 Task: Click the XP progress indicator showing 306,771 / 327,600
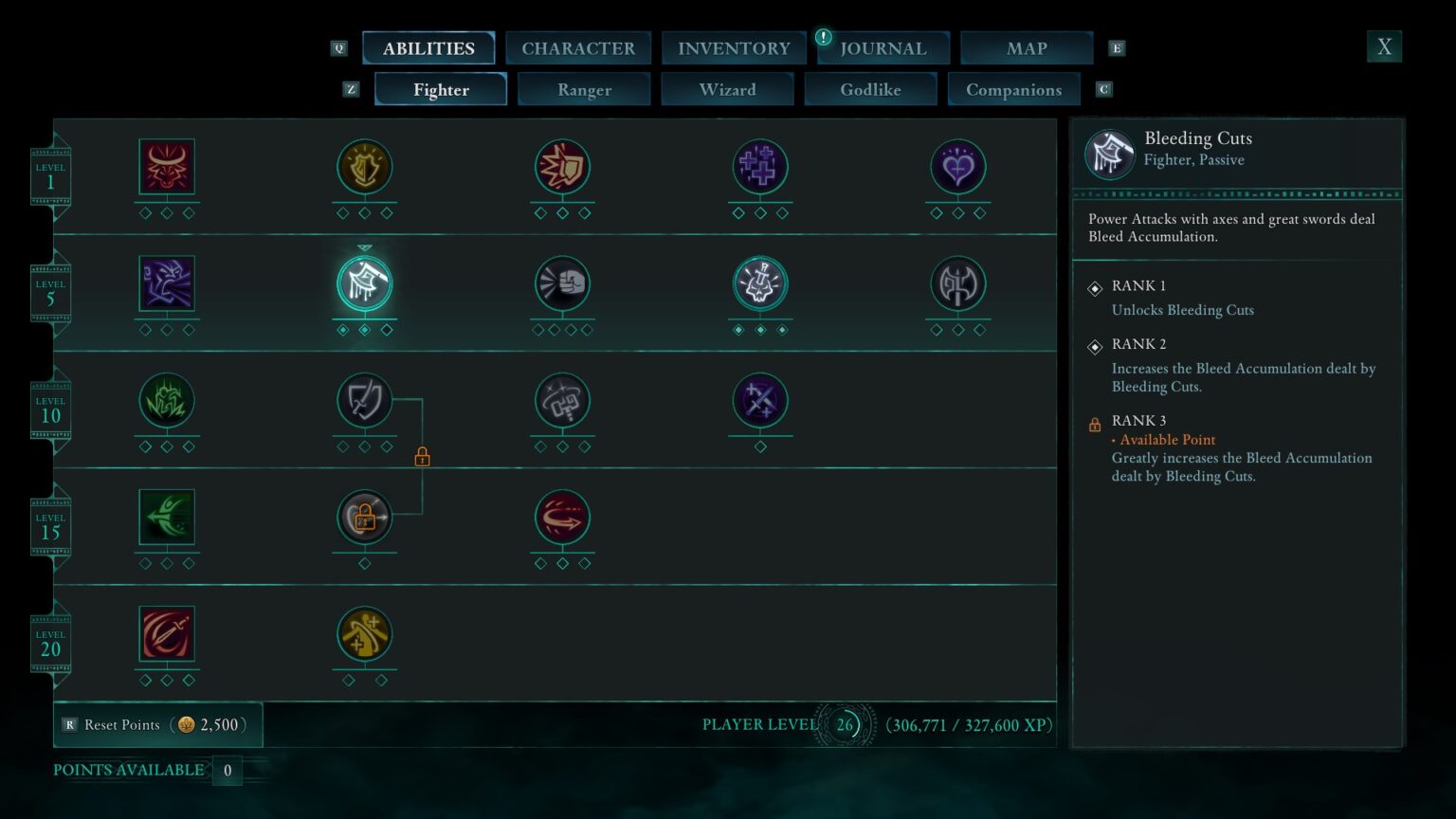967,724
